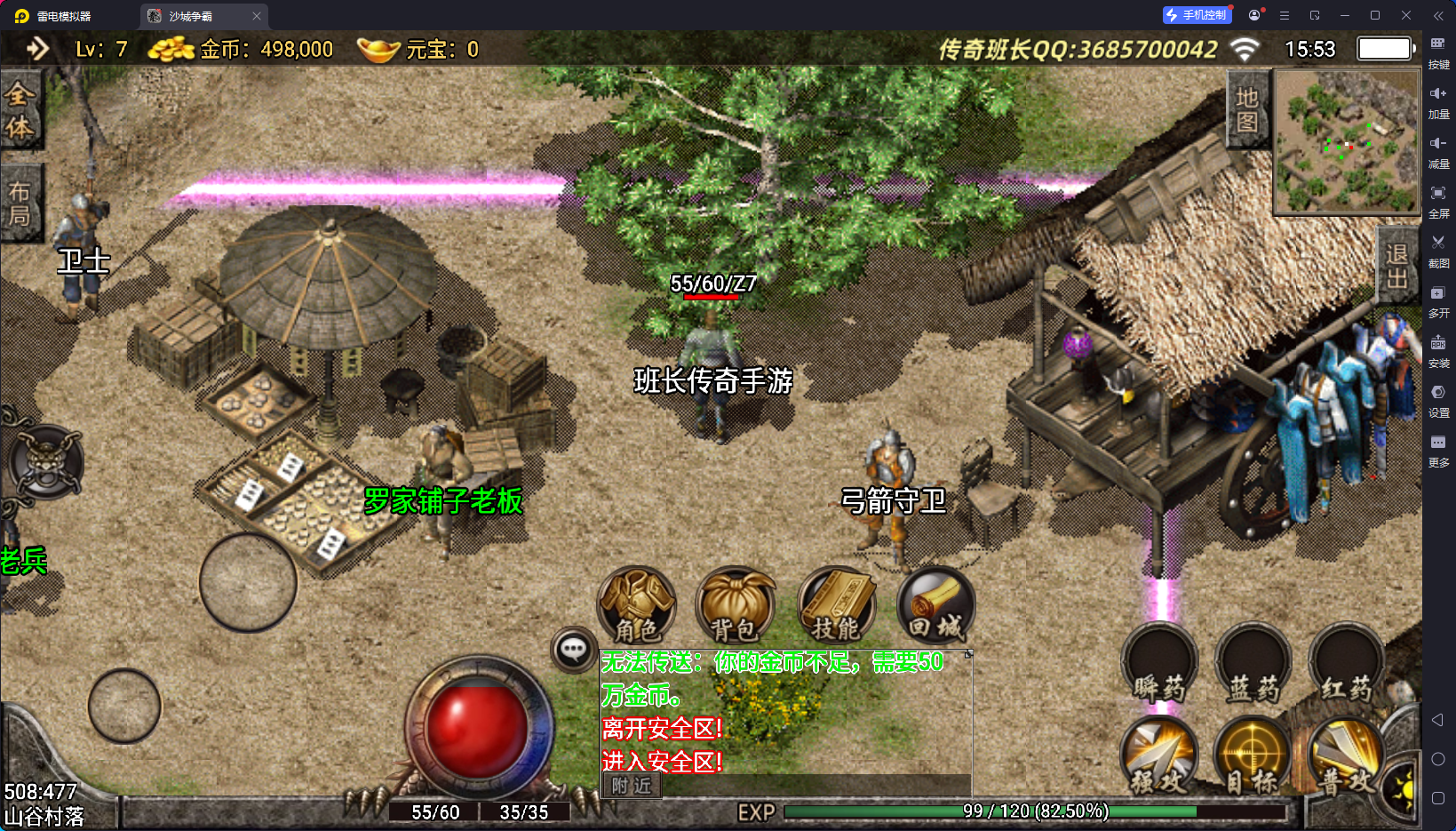This screenshot has width=1456, height=831.
Task: Close the 沙城争霸 emulator tab
Action: pos(257,16)
